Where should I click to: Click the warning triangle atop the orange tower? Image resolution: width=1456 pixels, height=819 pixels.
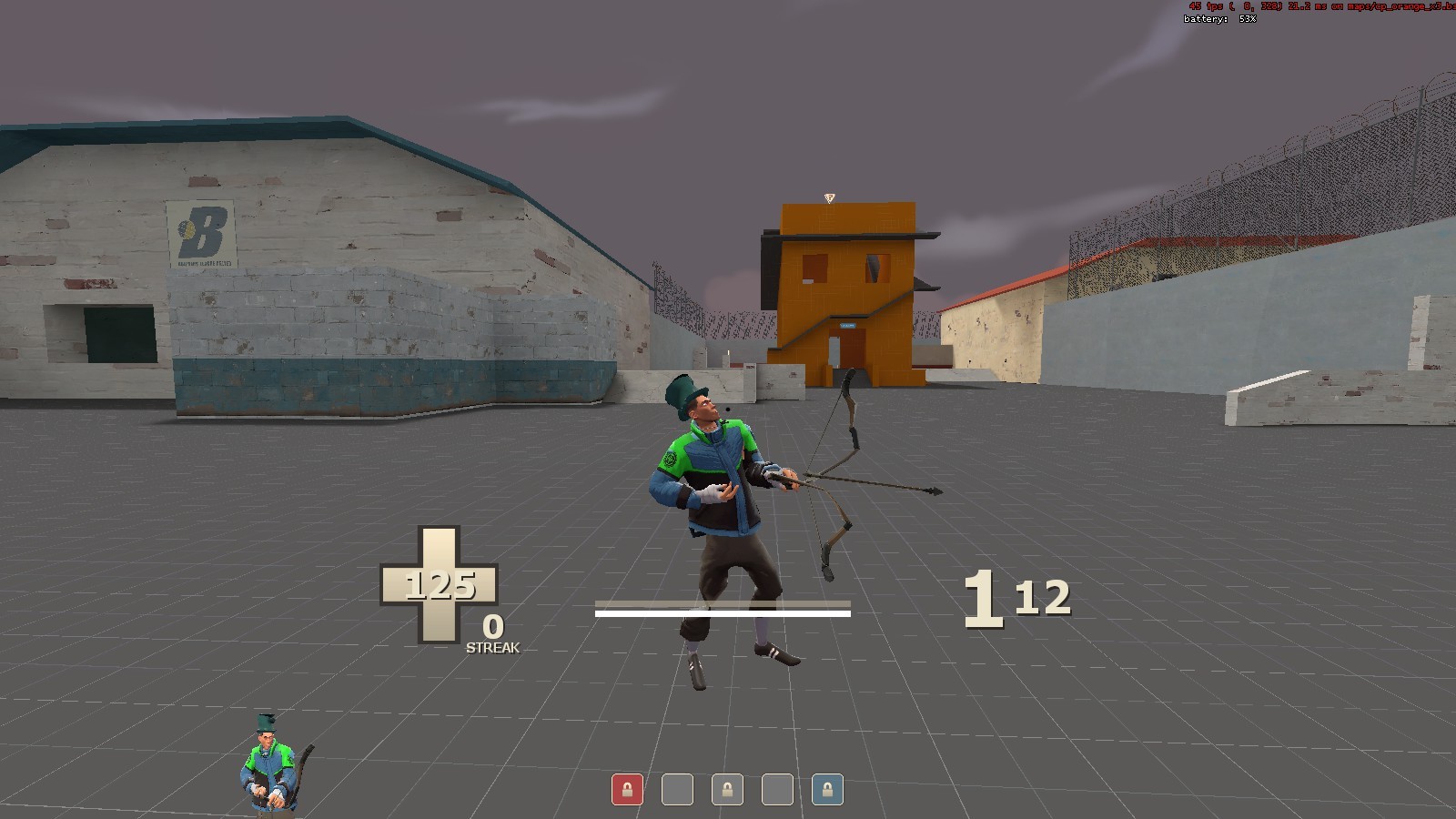pyautogui.click(x=829, y=197)
